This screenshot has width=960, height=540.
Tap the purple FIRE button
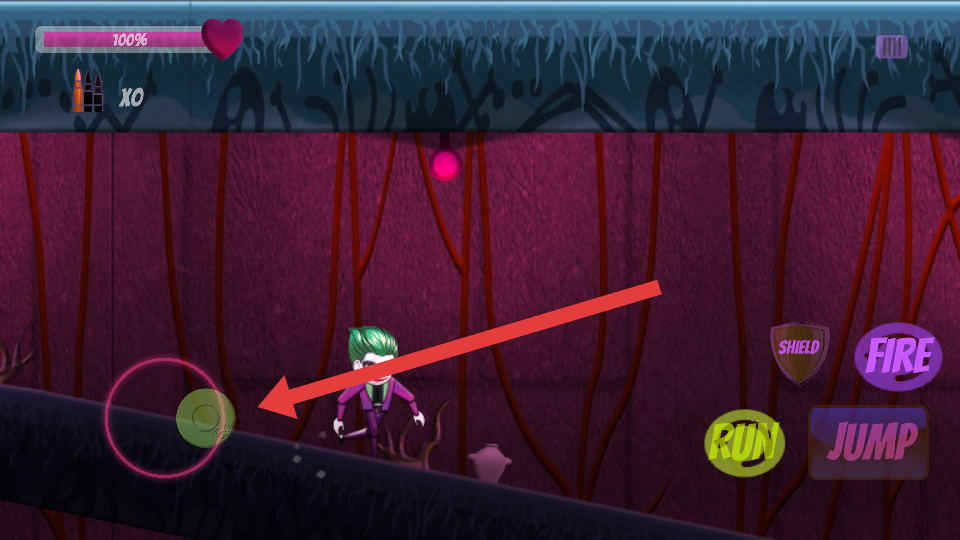point(897,356)
